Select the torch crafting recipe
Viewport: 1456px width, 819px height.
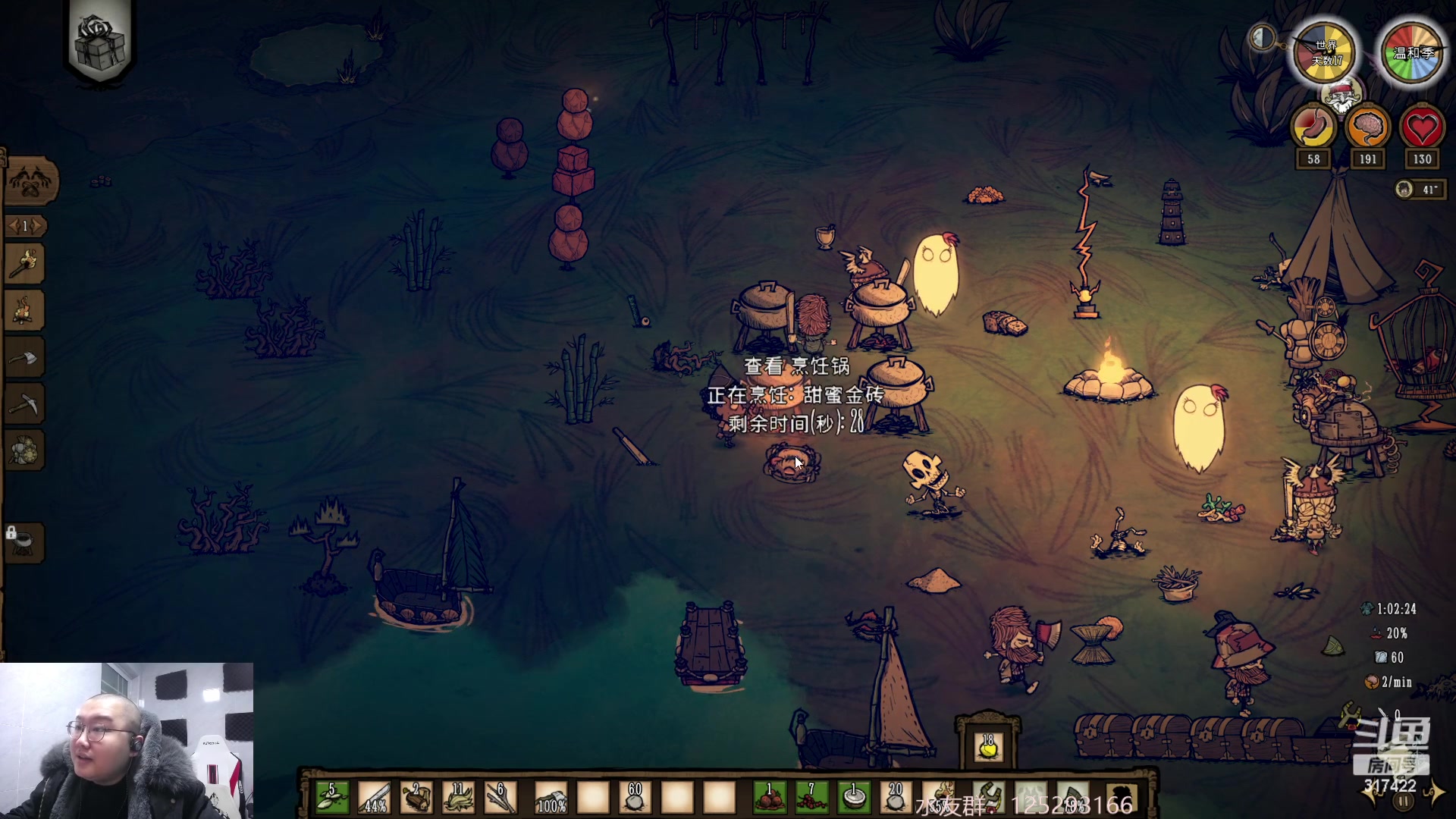coord(25,264)
